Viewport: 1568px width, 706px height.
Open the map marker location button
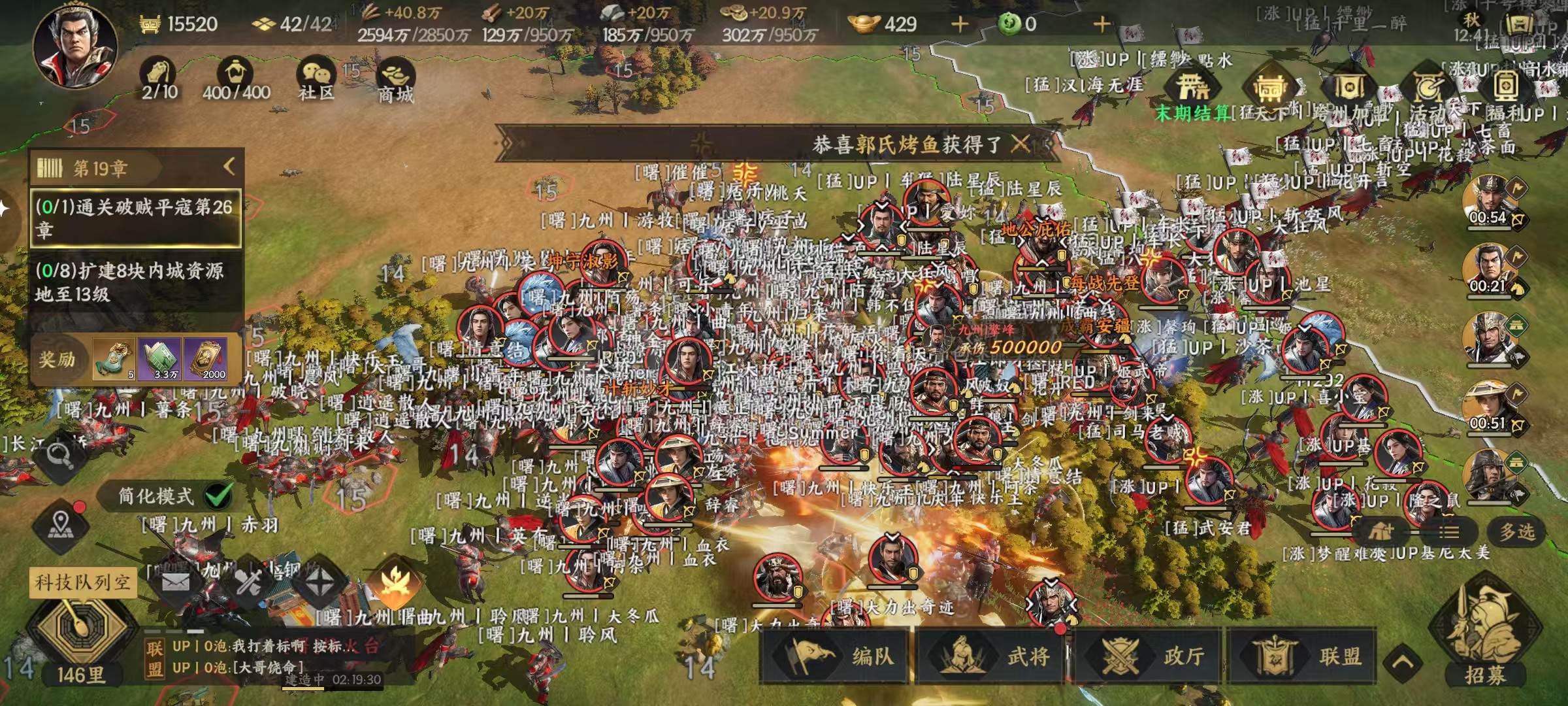[61, 524]
